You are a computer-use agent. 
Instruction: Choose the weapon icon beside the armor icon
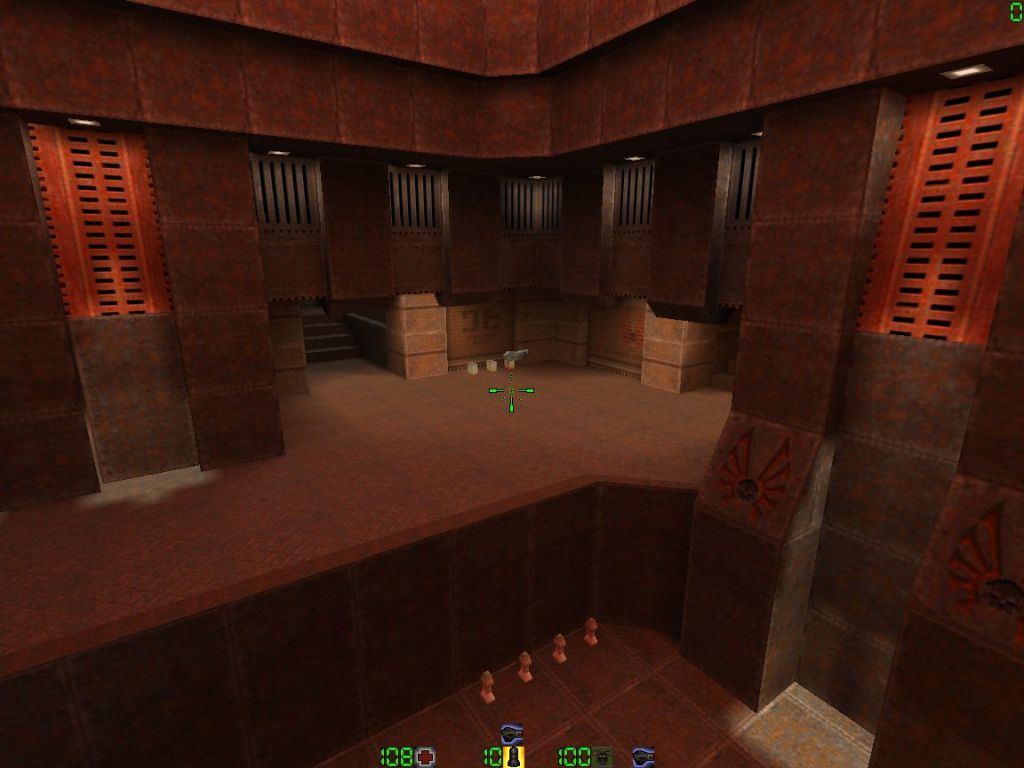click(644, 757)
